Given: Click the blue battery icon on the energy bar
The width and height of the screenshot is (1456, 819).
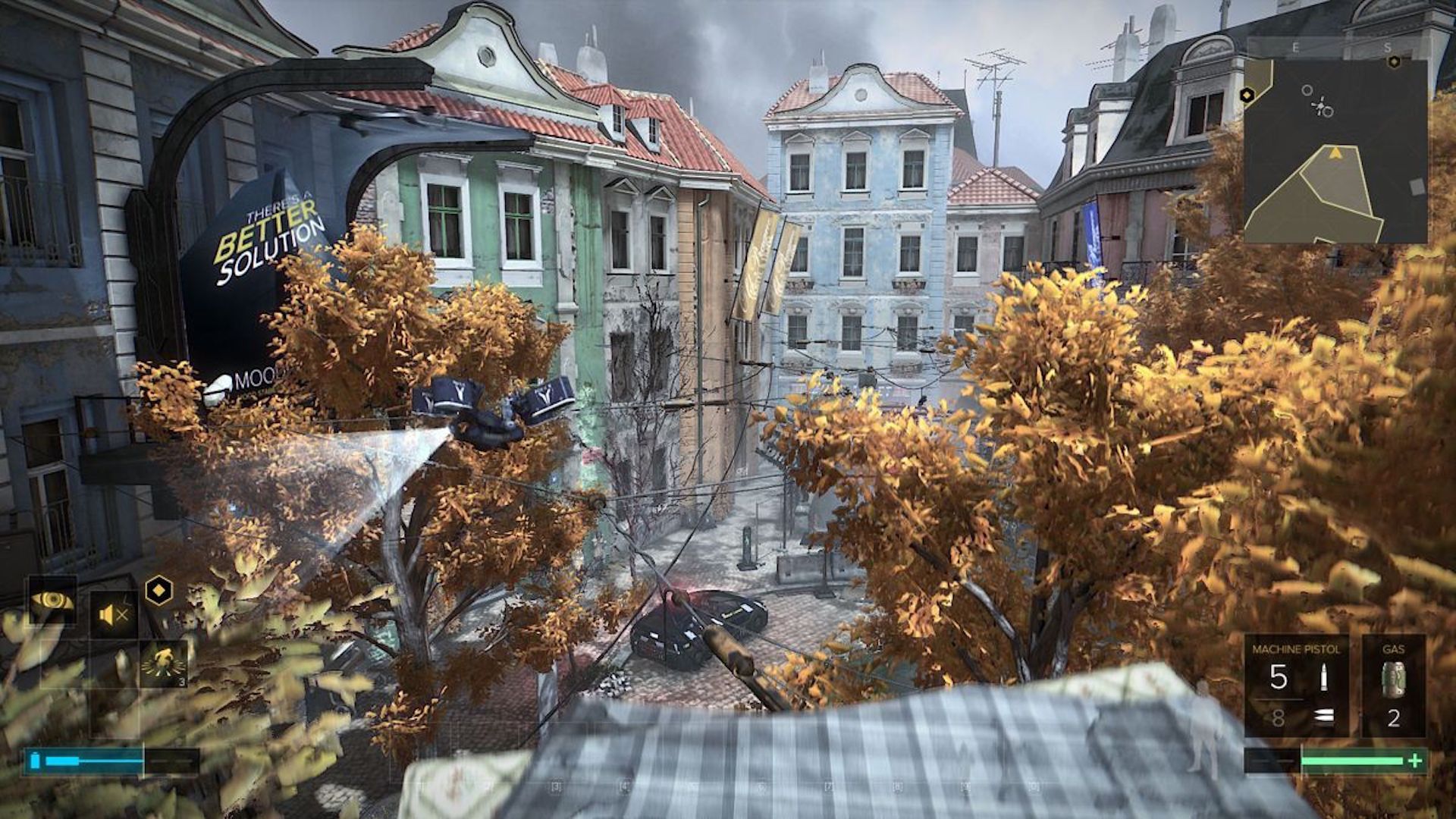Looking at the screenshot, I should coord(34,761).
